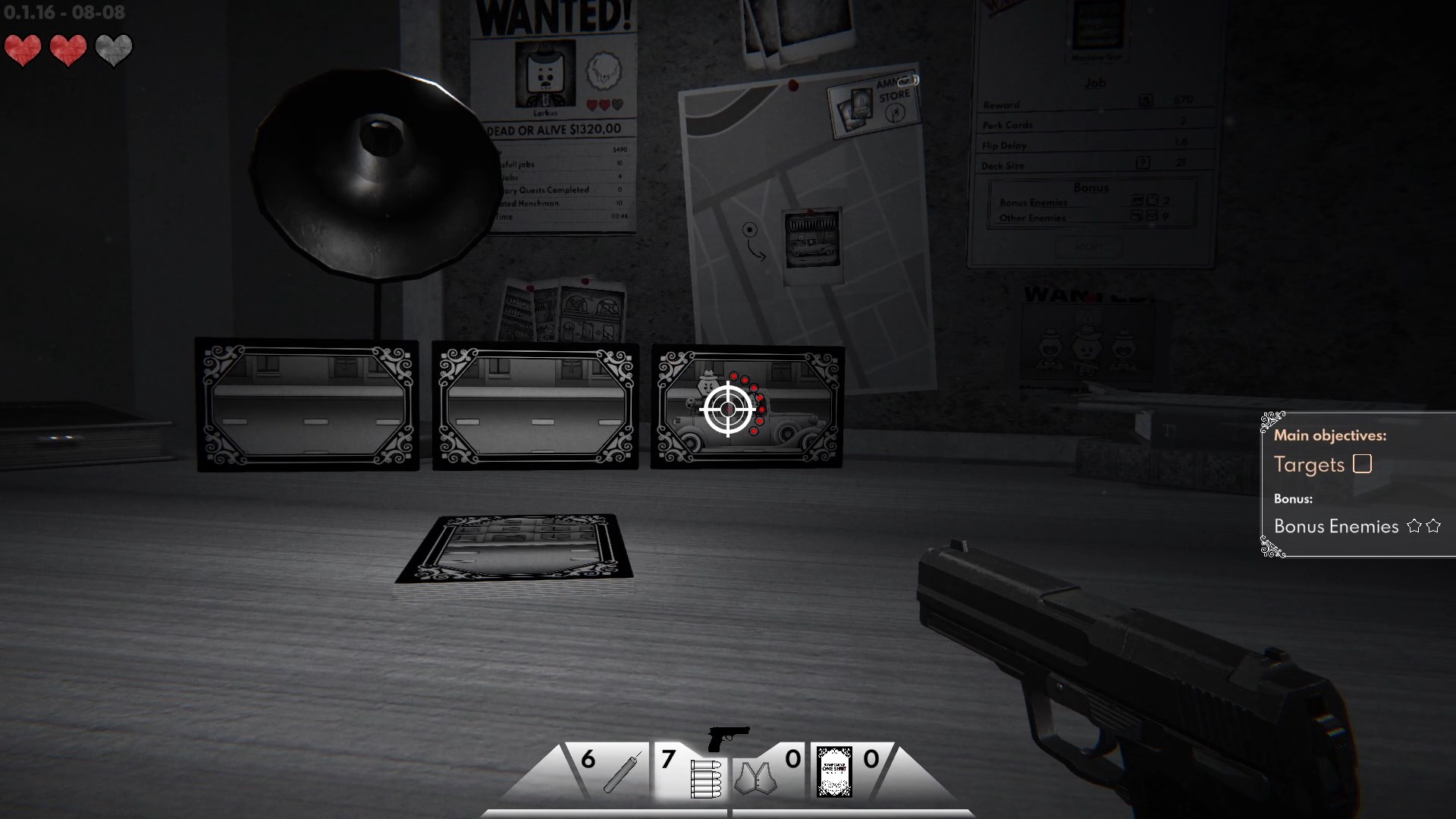Image resolution: width=1456 pixels, height=819 pixels.
Task: Click the Targets objective checkbox
Action: tap(1362, 463)
